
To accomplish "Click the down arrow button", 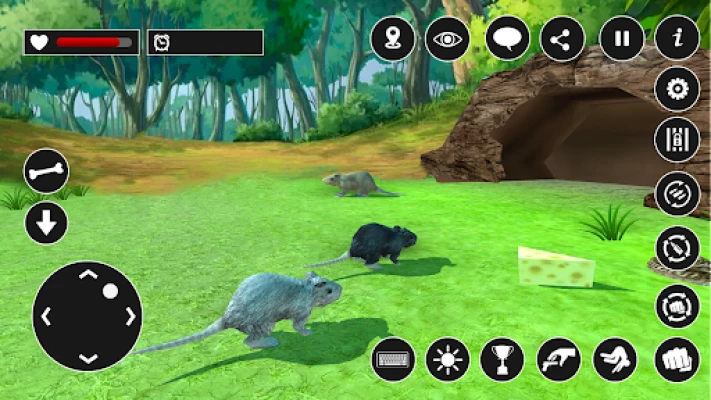I will point(46,223).
